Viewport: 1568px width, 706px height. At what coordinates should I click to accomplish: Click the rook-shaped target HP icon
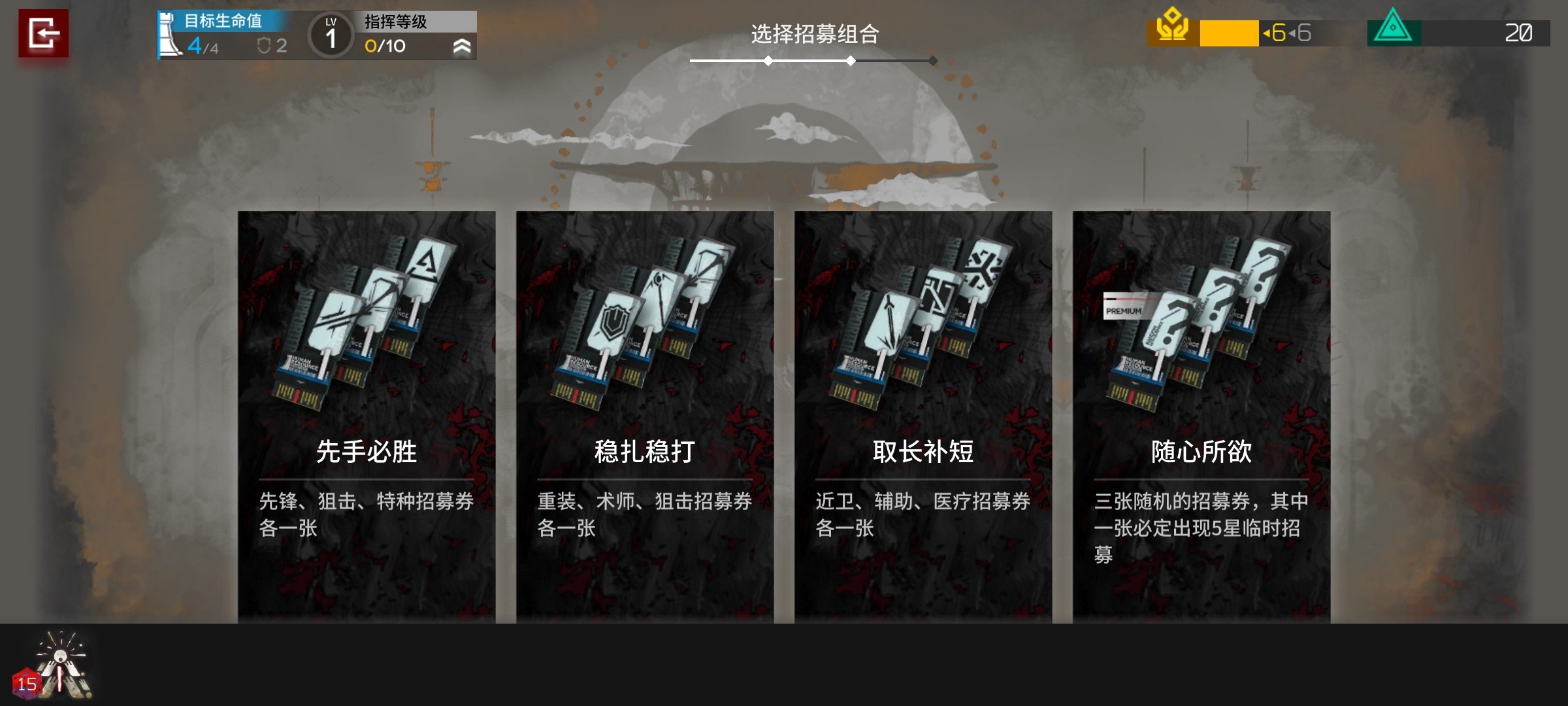[168, 33]
